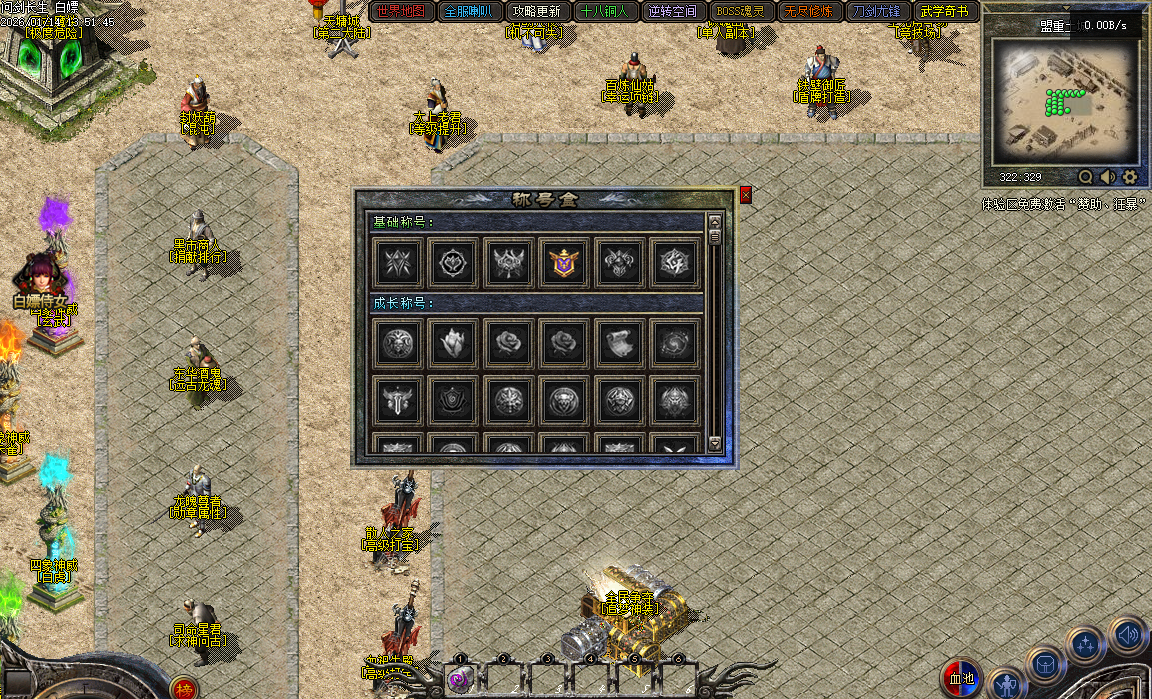Choose the white lotus flower title icon
The image size is (1152, 699).
[452, 343]
